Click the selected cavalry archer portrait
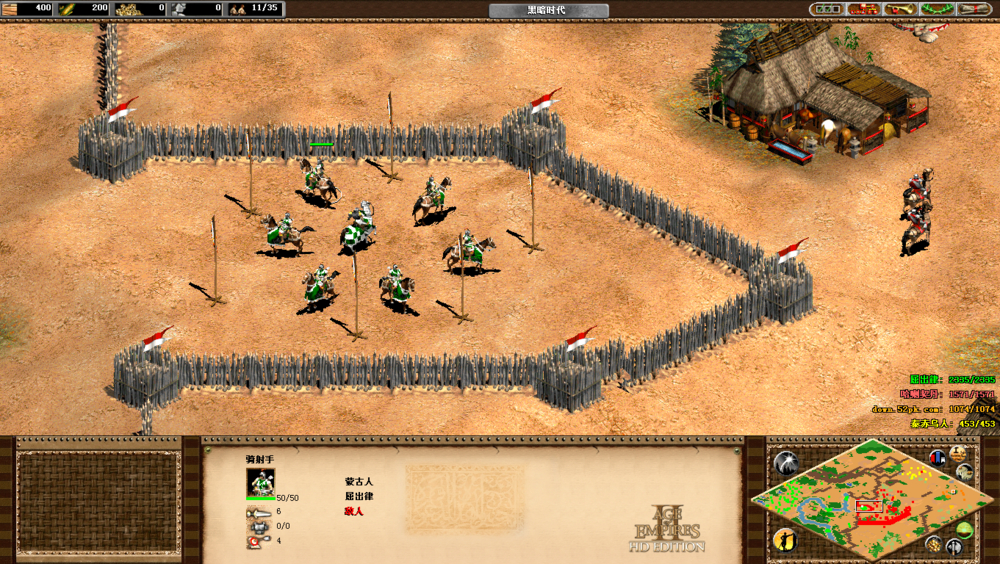Image resolution: width=1000 pixels, height=564 pixels. (x=260, y=482)
